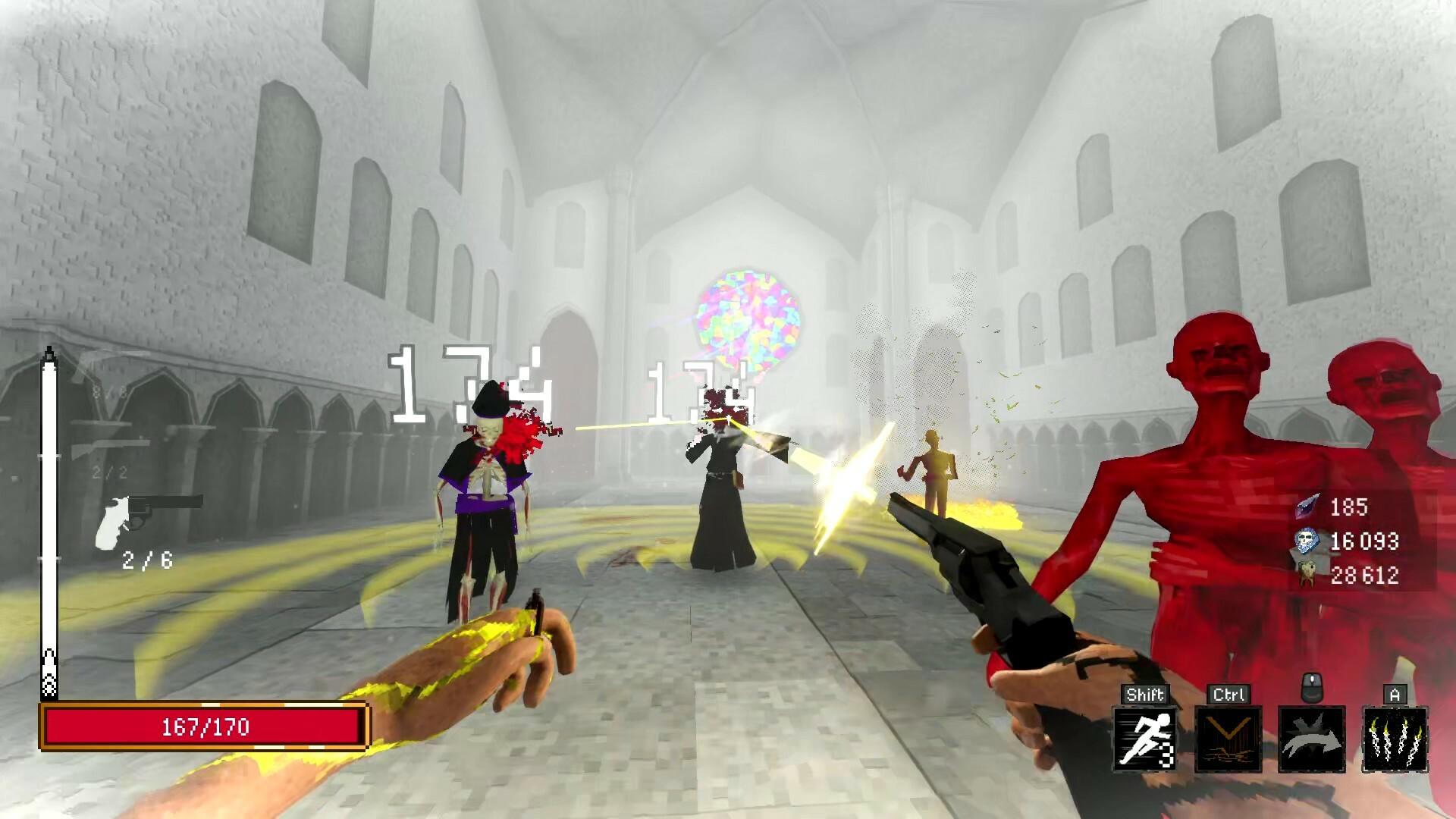Trigger the orange chevron slide ability
This screenshot has height=819, width=1456.
coord(1228,738)
